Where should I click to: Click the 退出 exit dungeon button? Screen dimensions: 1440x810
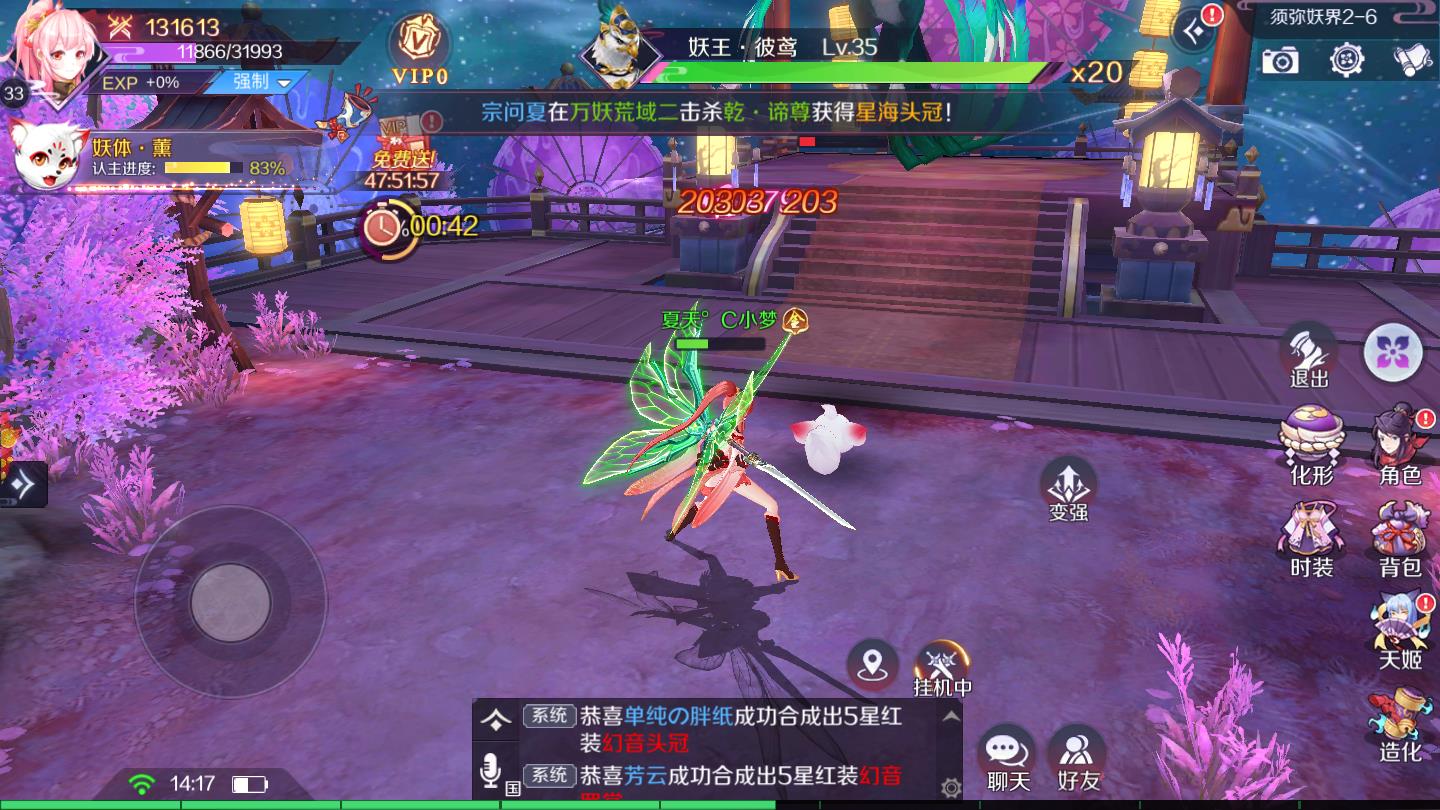(x=1308, y=355)
